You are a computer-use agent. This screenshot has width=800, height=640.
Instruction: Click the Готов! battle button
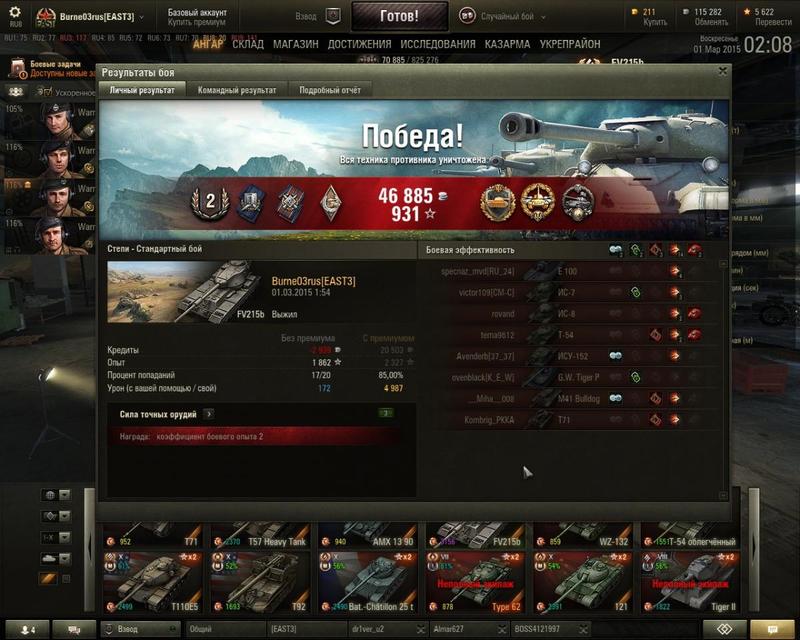coord(399,17)
